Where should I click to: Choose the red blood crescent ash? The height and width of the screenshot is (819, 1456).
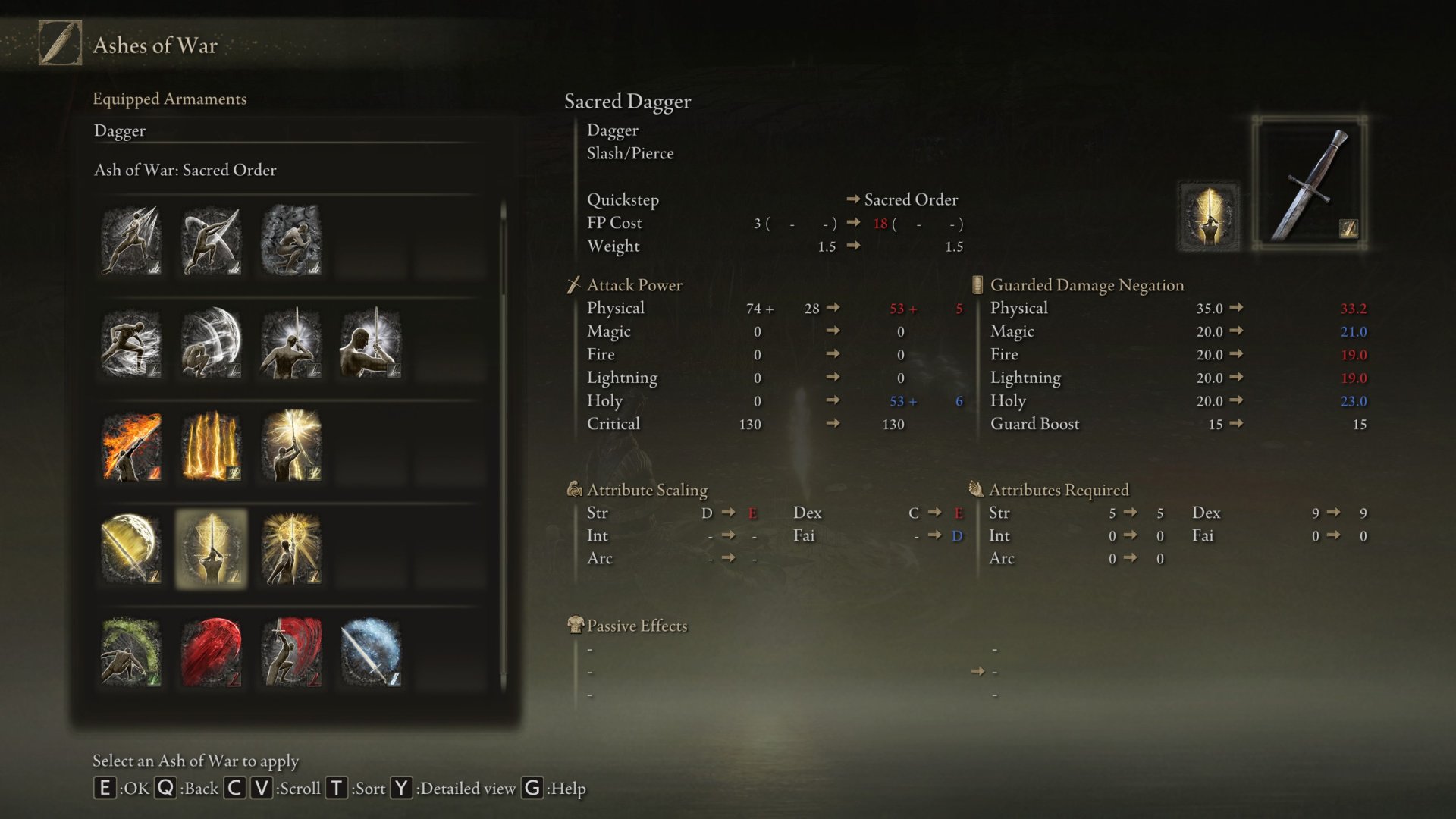[x=212, y=652]
